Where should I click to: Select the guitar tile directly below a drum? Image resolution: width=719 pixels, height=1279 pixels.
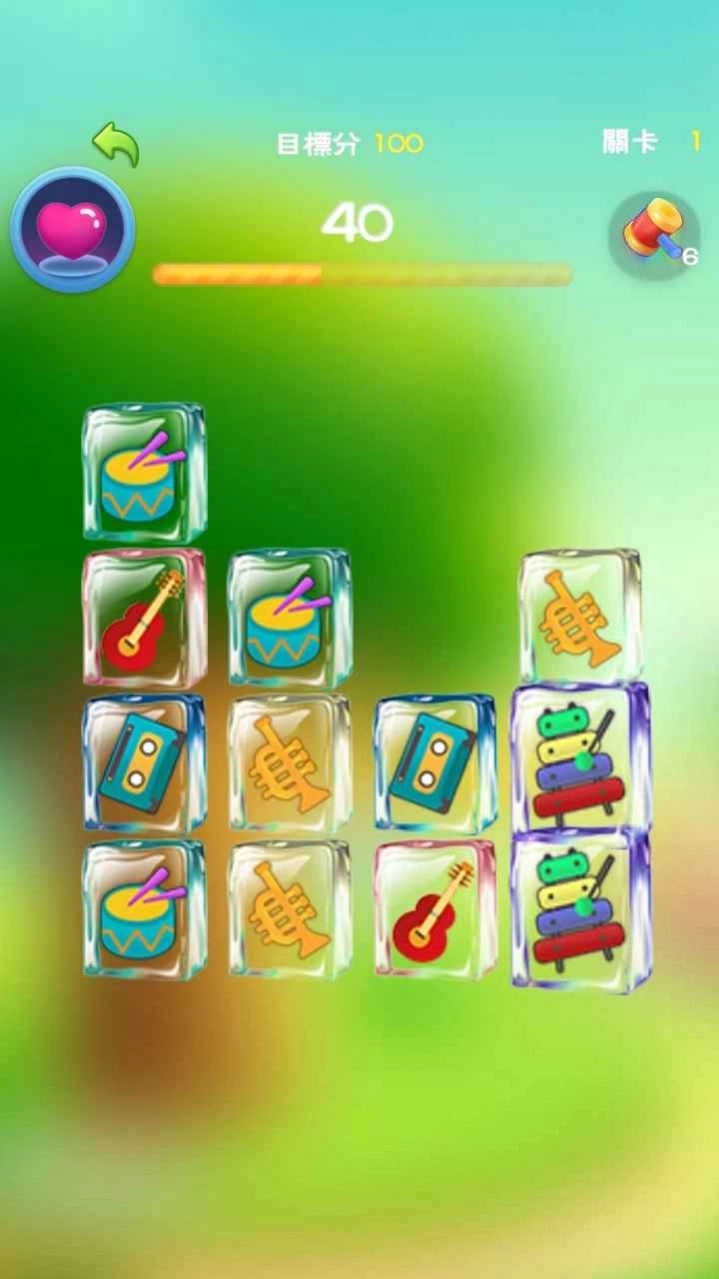click(144, 618)
